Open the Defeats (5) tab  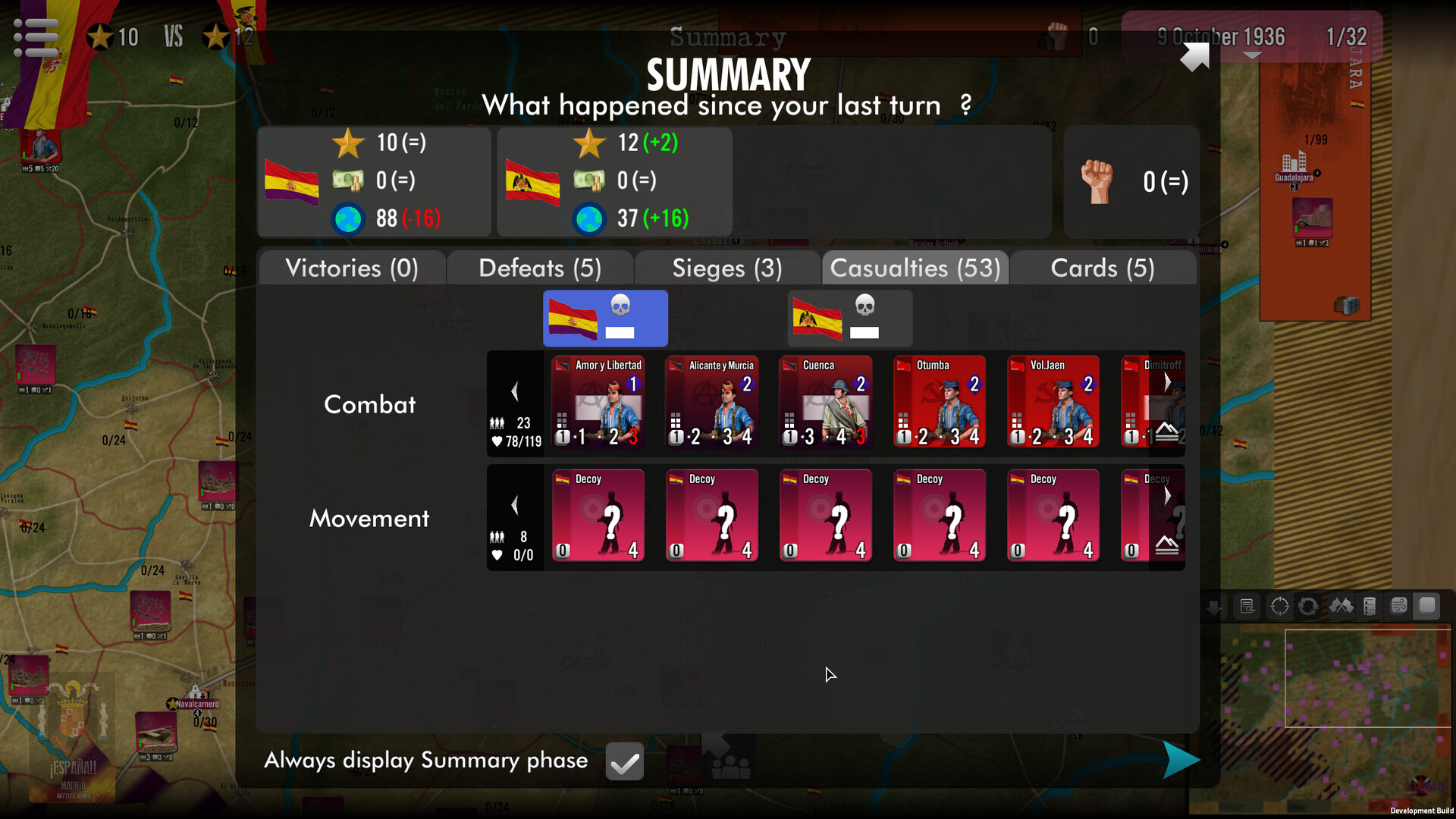539,268
